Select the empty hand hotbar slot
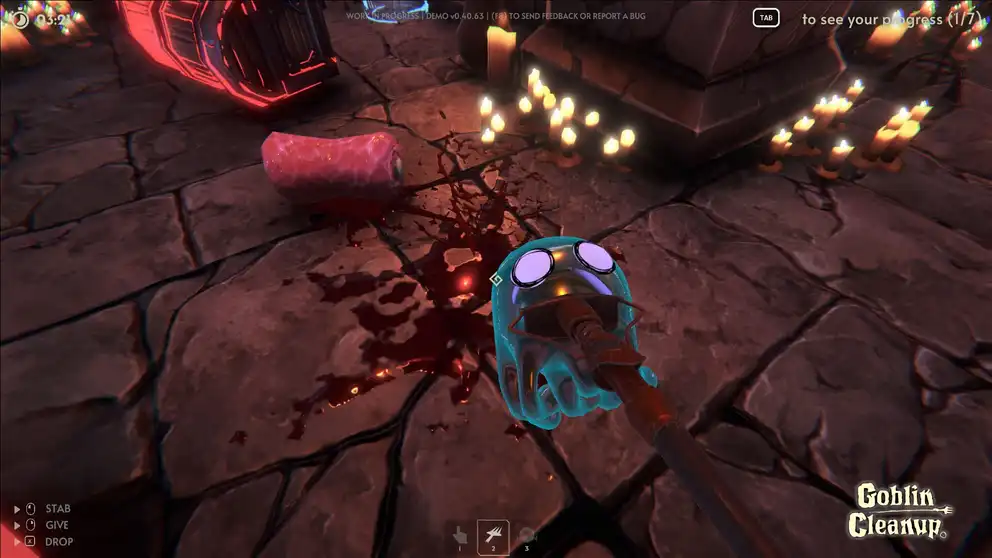This screenshot has width=992, height=558. tap(460, 534)
